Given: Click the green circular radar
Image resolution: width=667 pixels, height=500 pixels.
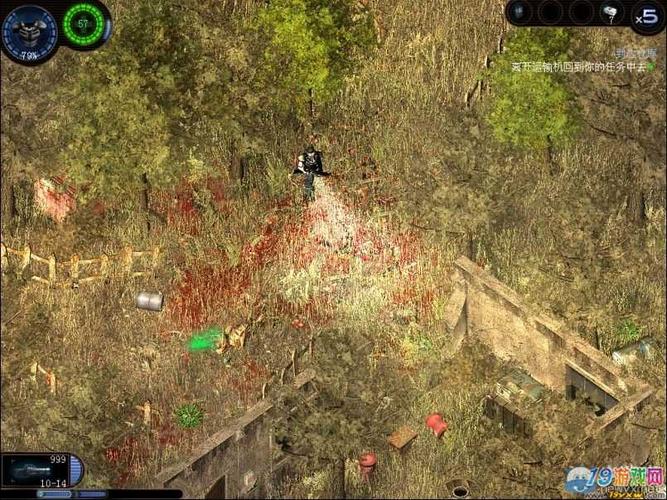Looking at the screenshot, I should pos(84,23).
